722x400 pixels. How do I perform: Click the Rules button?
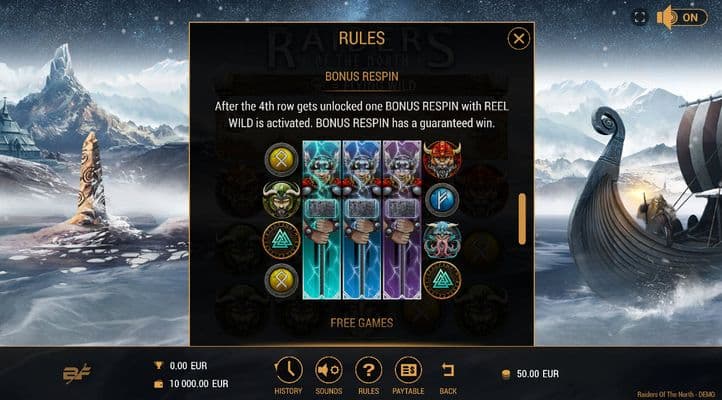point(368,370)
